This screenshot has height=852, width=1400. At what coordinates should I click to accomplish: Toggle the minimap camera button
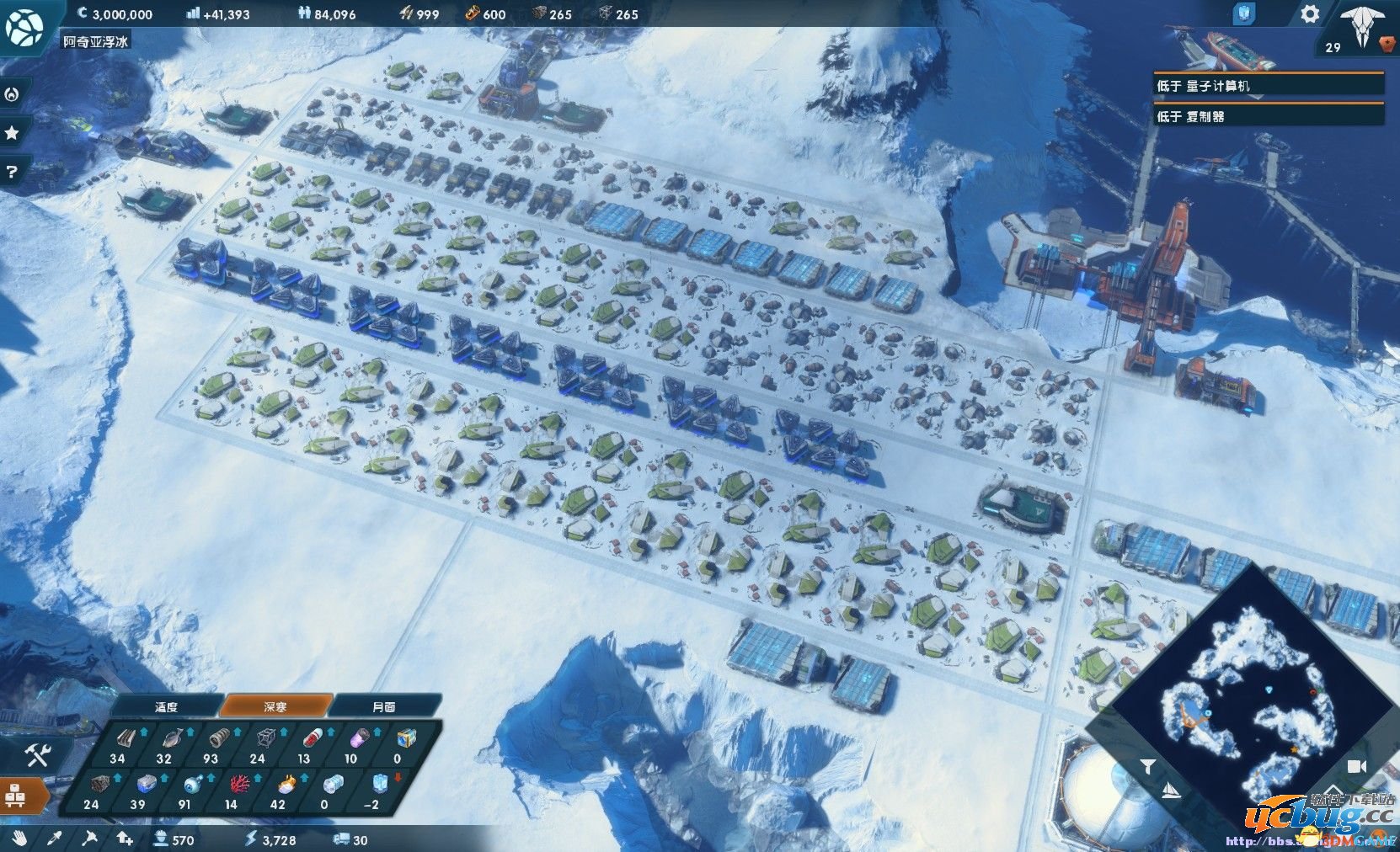1356,765
